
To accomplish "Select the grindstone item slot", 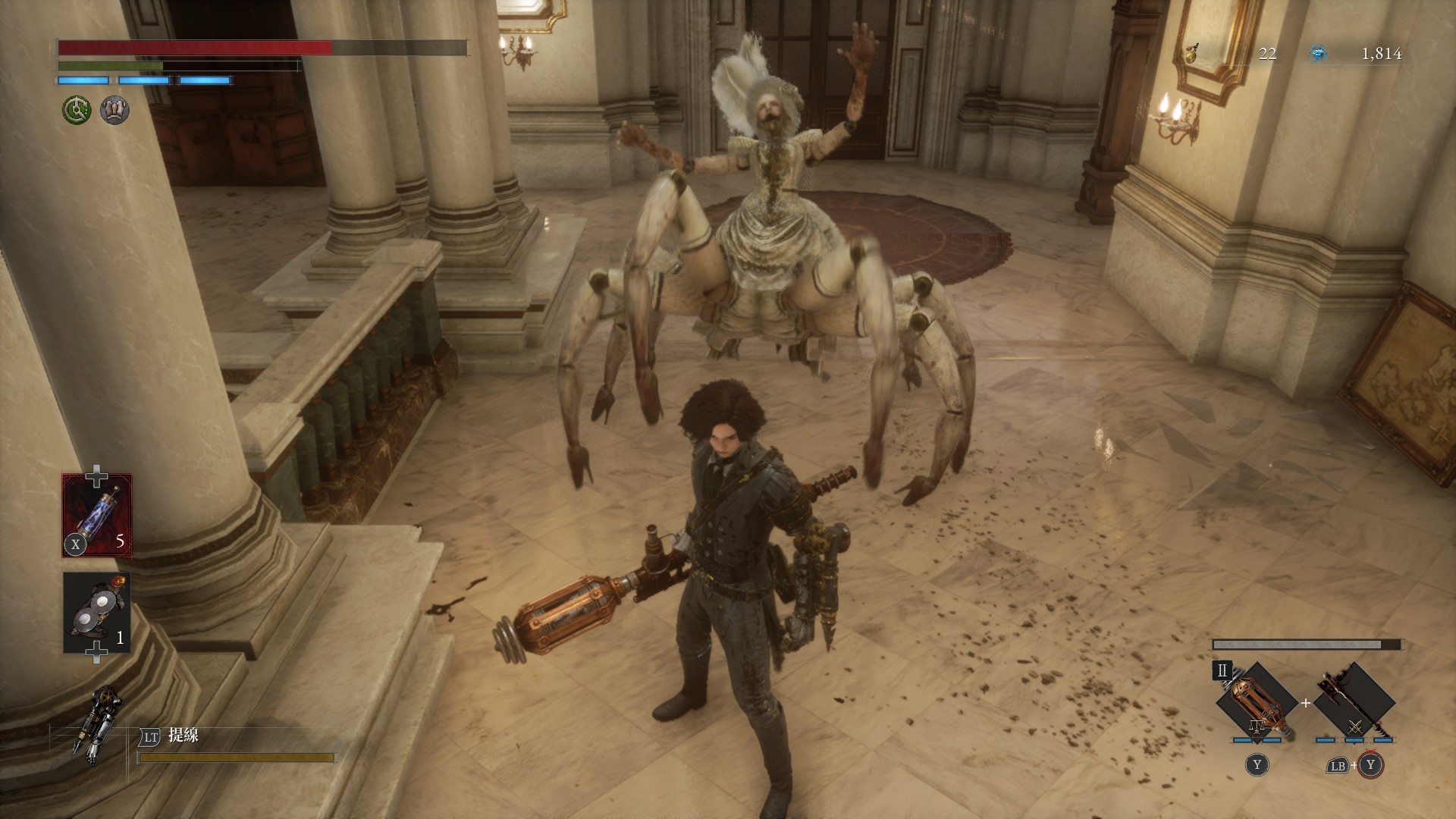I will point(97,613).
